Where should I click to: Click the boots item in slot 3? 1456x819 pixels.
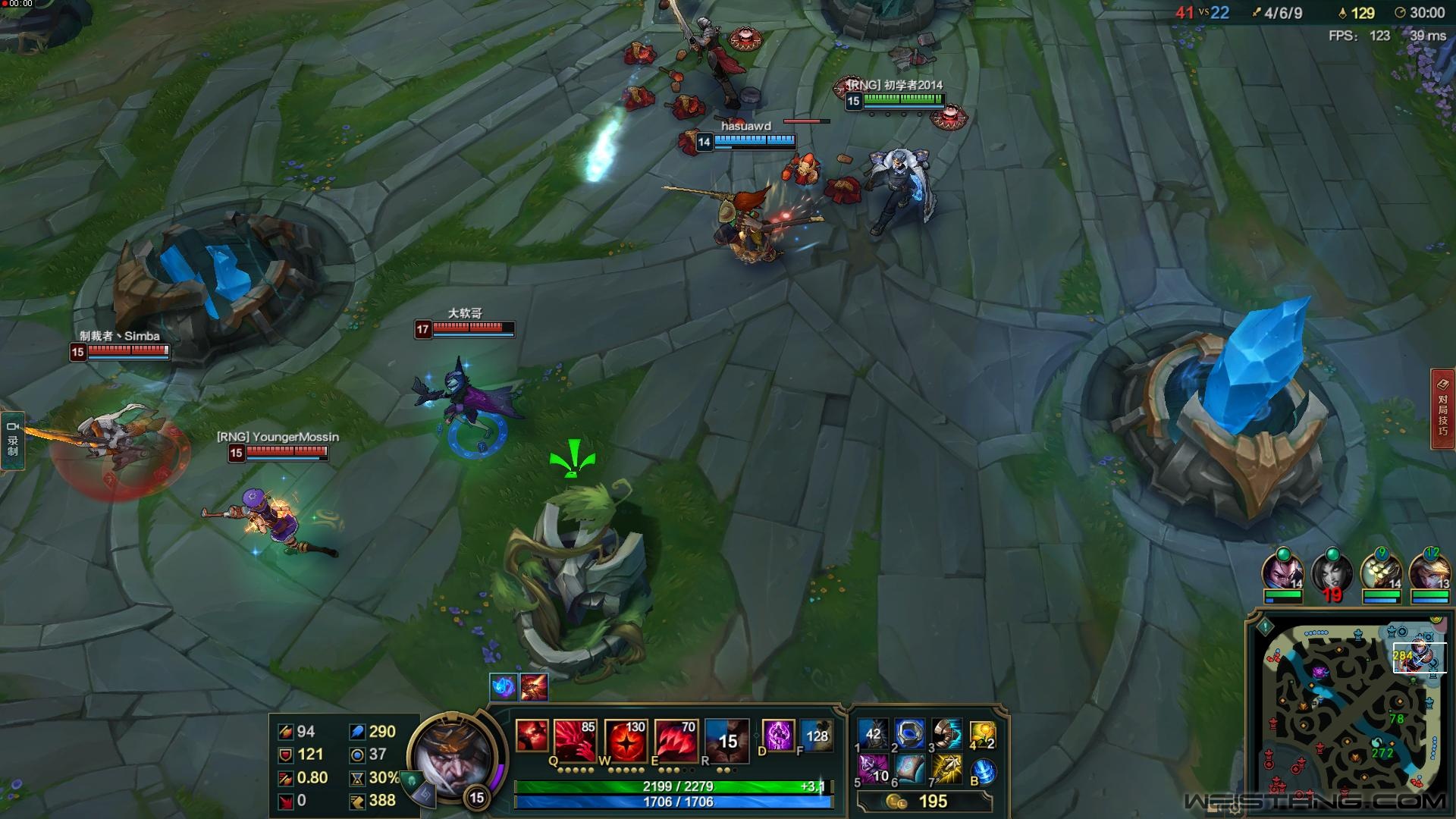946,734
